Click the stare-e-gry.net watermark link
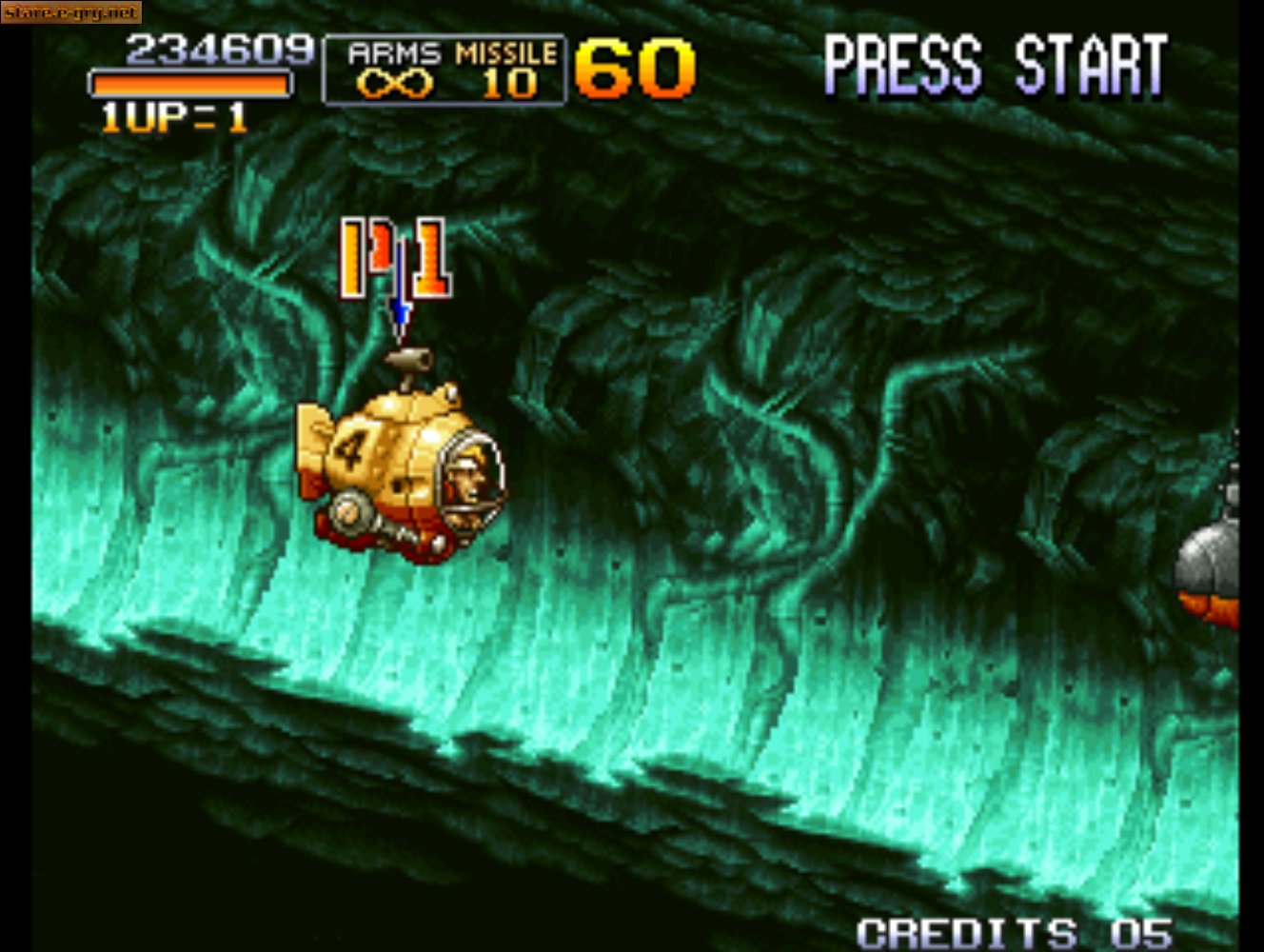The width and height of the screenshot is (1264, 952). click(72, 13)
